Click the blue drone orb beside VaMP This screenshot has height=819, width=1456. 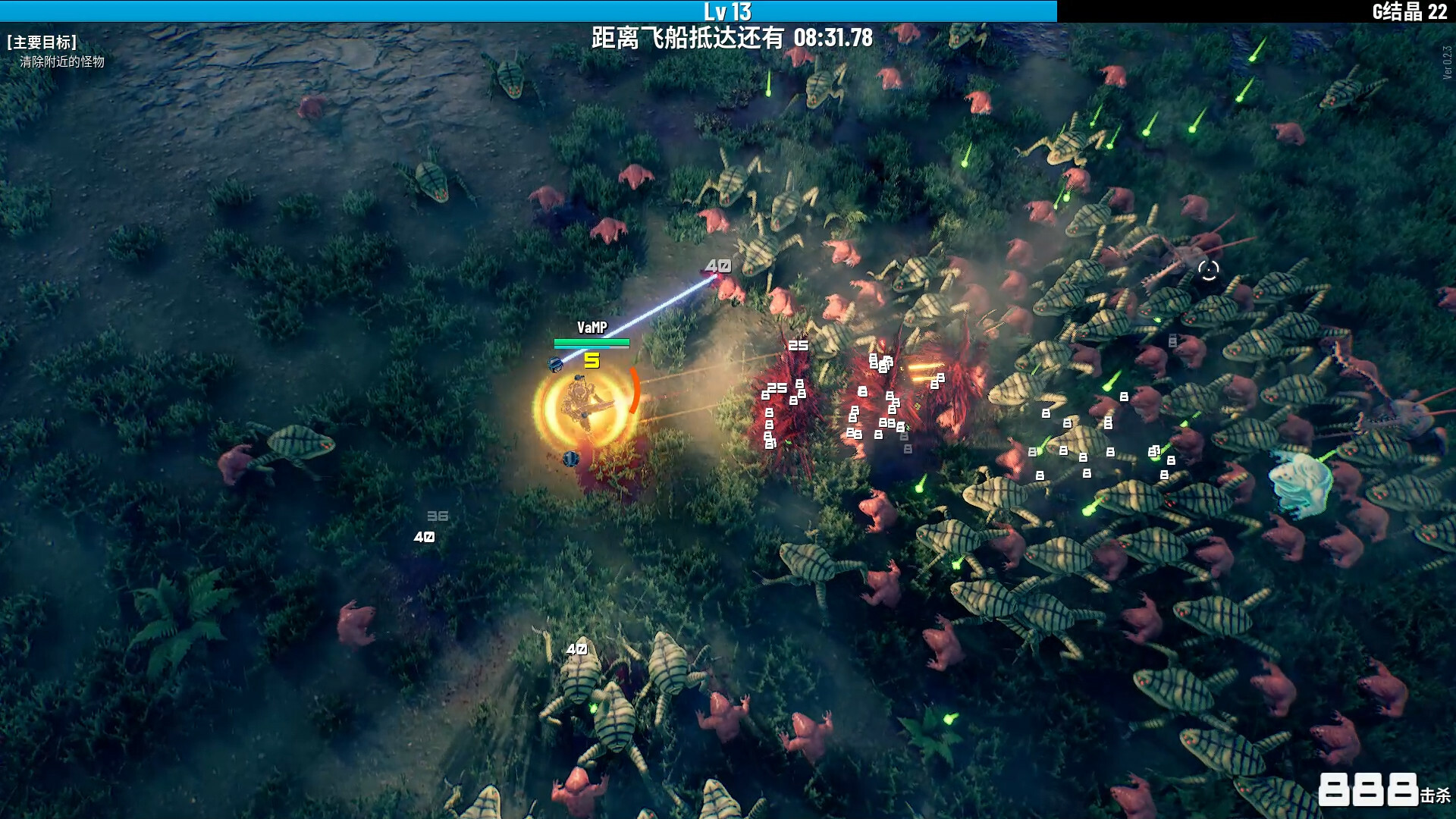coord(556,363)
